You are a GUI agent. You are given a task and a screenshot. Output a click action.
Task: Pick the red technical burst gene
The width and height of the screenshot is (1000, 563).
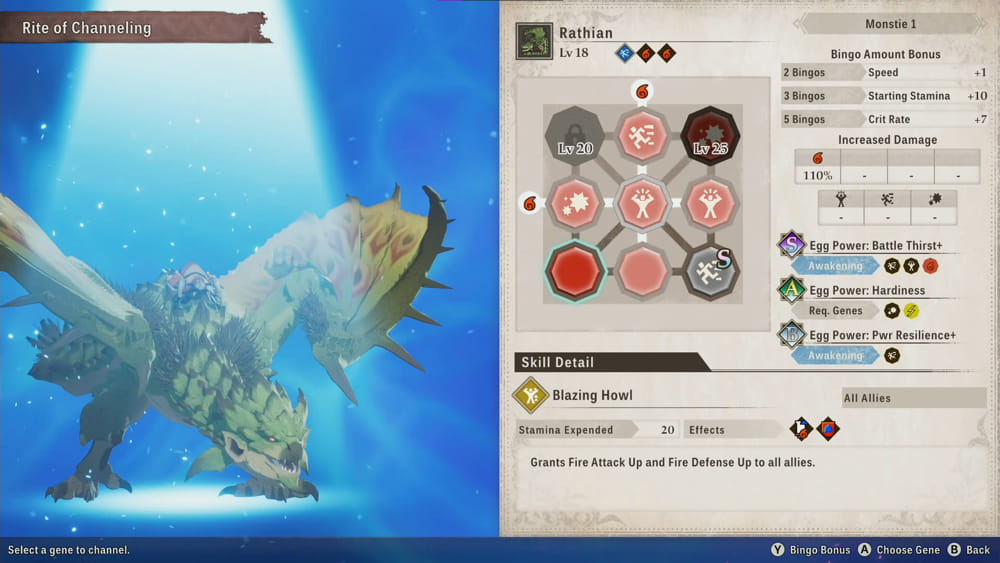click(x=575, y=203)
